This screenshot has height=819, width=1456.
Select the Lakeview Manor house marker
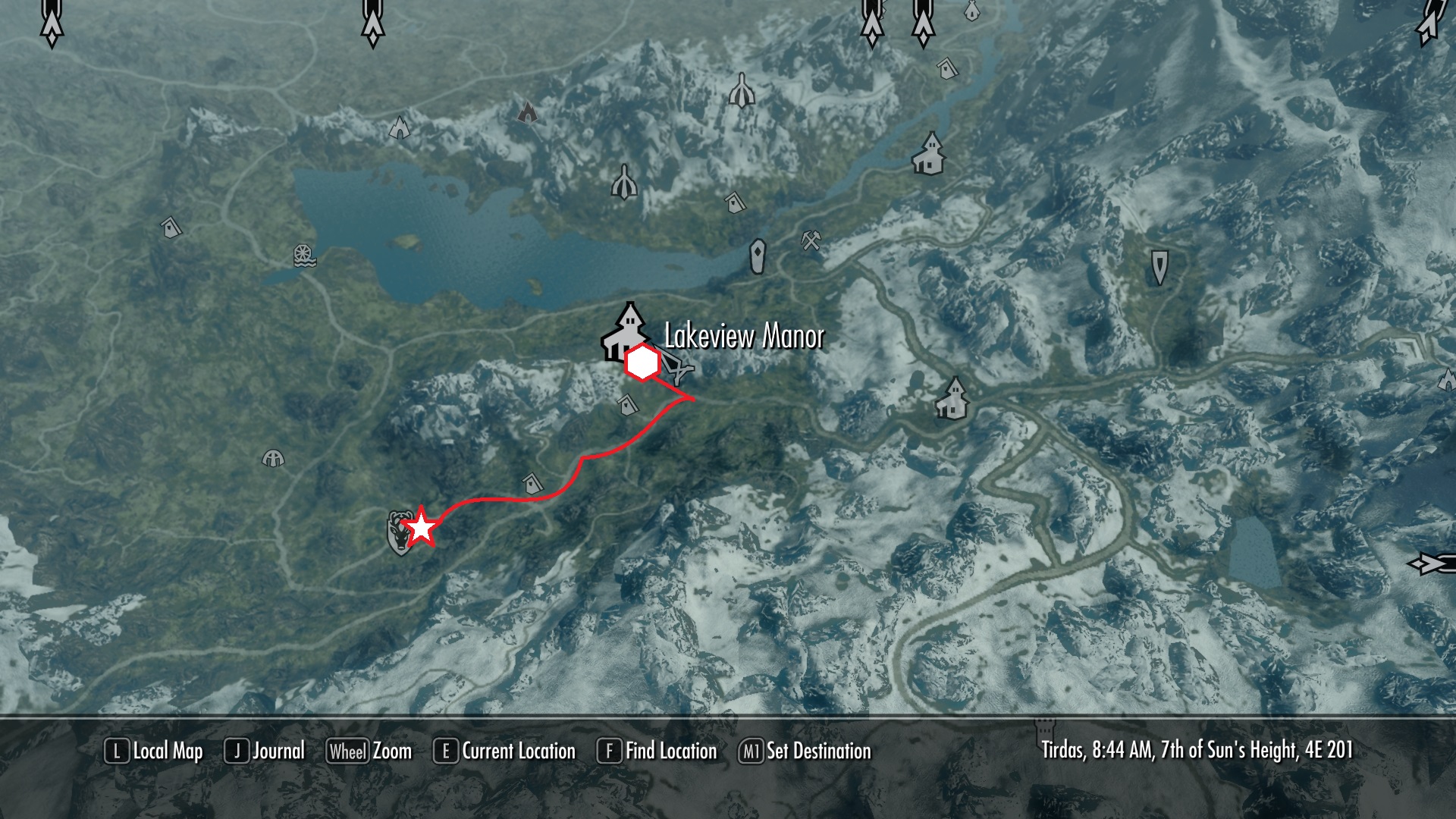[x=625, y=331]
